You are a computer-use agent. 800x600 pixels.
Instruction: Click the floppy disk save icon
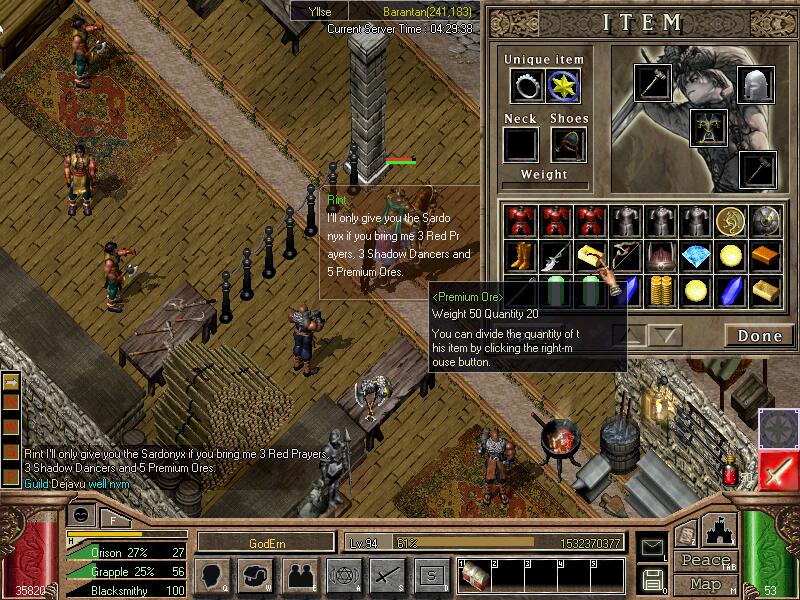[x=654, y=578]
